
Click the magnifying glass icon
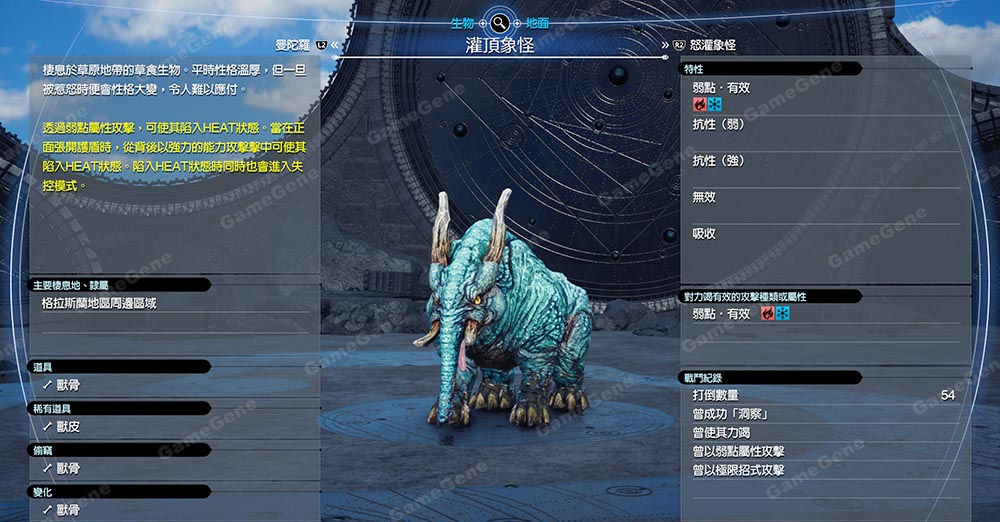click(x=500, y=22)
